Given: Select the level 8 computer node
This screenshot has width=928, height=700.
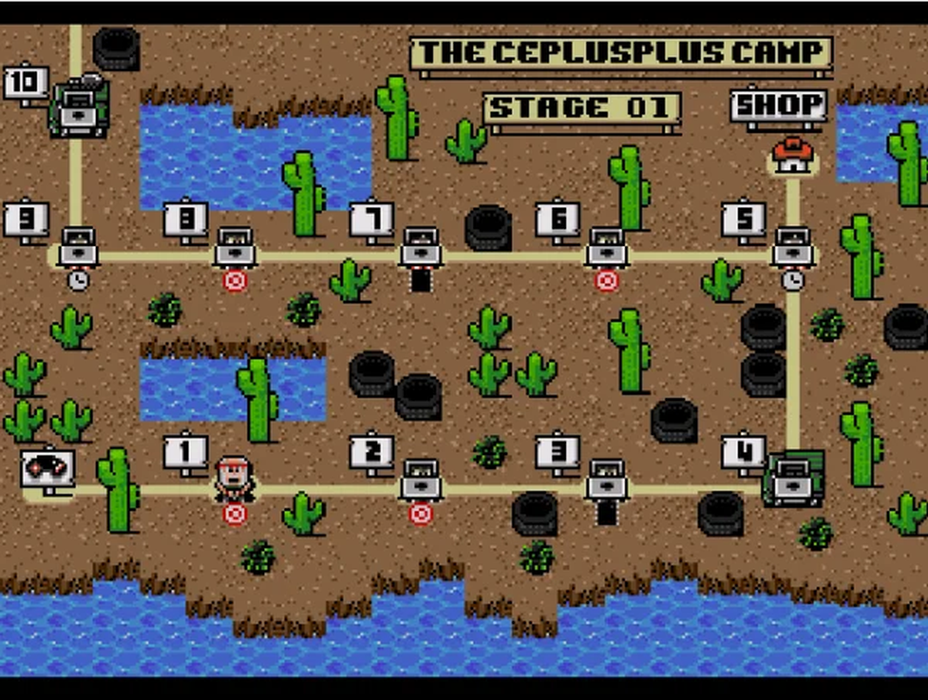Looking at the screenshot, I should tap(235, 246).
